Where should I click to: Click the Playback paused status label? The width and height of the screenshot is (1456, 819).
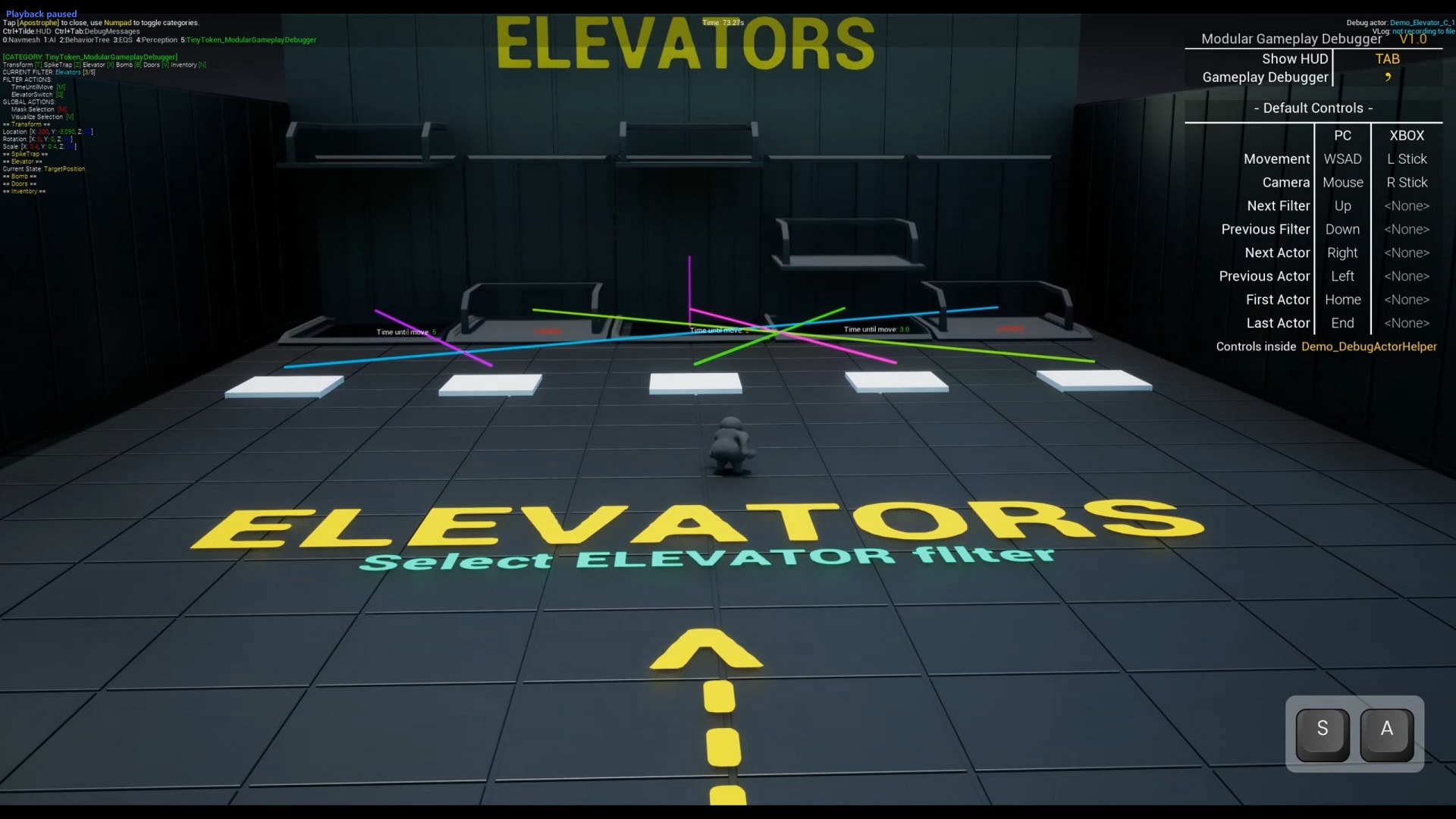click(x=42, y=13)
